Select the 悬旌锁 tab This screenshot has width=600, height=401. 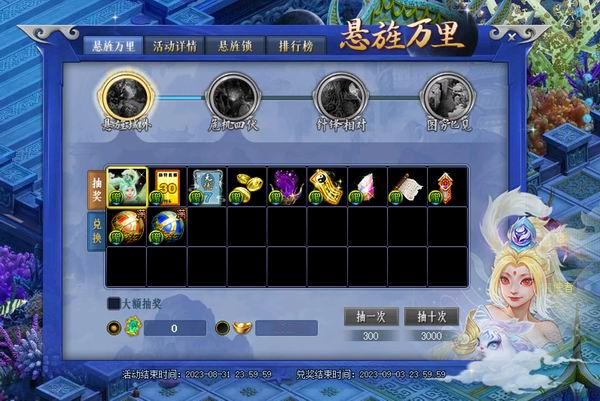tap(237, 47)
